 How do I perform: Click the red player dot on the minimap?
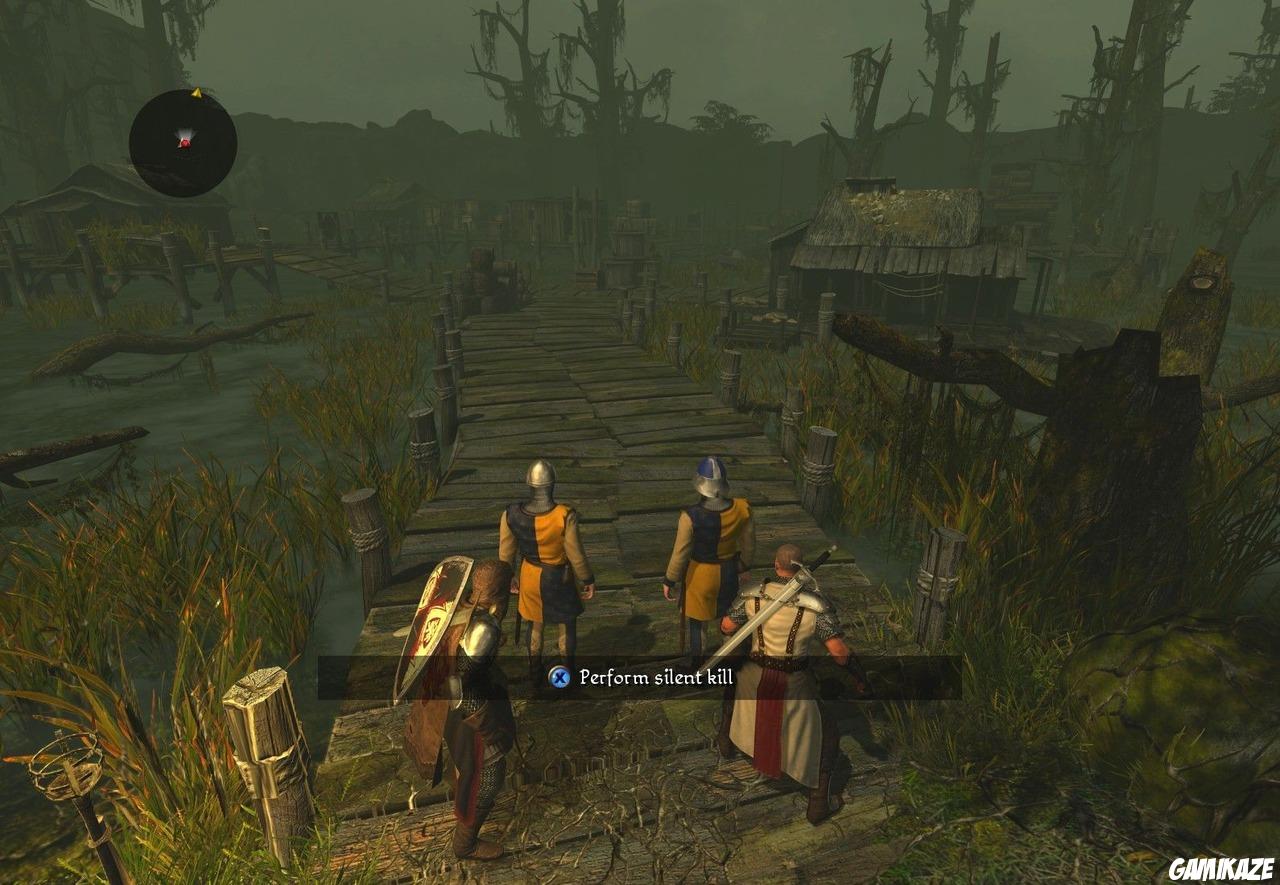coord(184,142)
